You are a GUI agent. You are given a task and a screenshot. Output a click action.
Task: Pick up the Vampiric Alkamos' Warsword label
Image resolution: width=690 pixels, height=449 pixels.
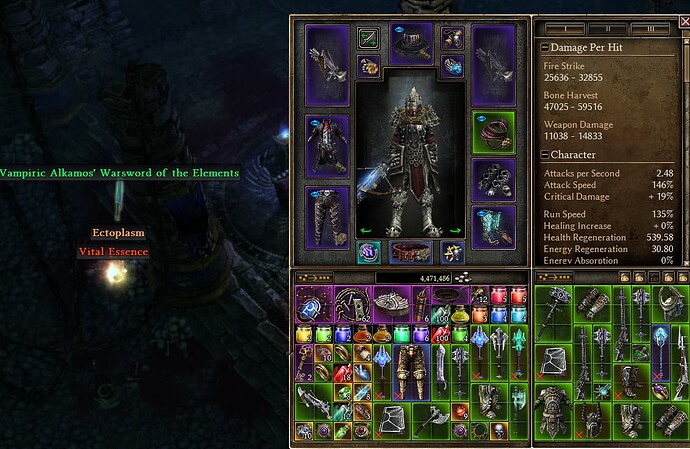pos(119,173)
